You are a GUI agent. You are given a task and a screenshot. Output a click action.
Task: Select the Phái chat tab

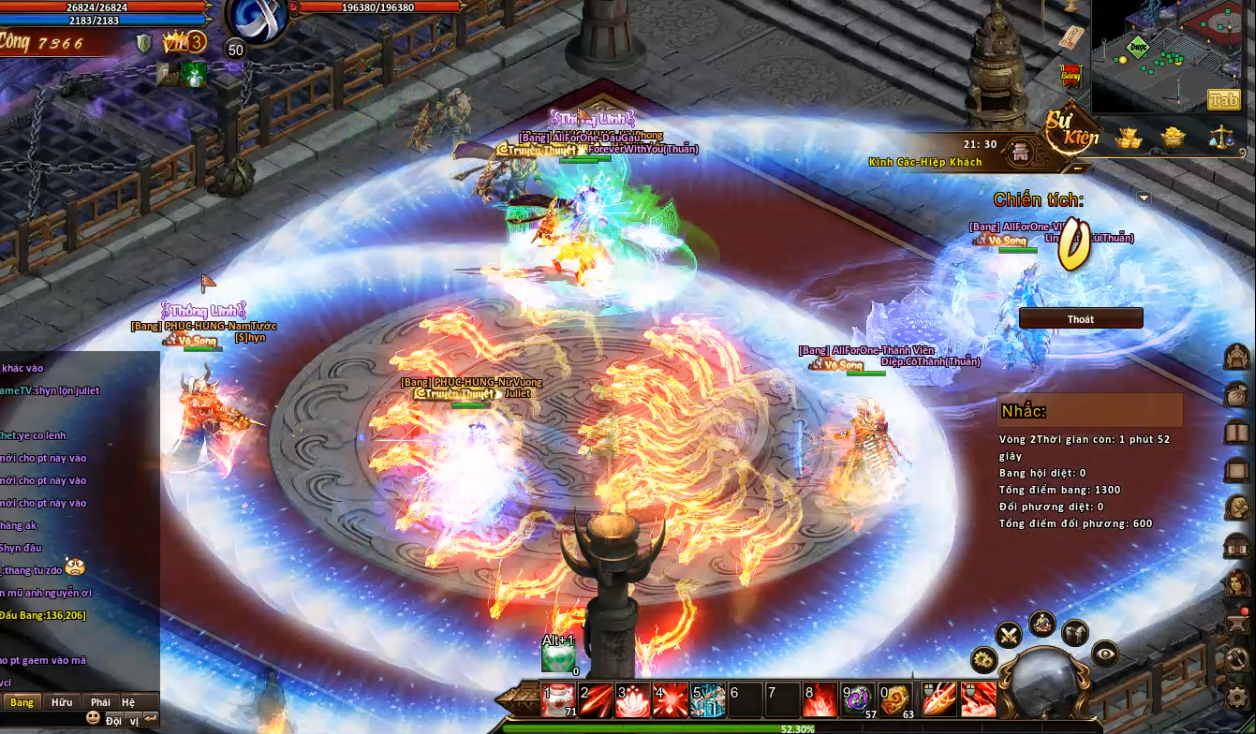100,702
